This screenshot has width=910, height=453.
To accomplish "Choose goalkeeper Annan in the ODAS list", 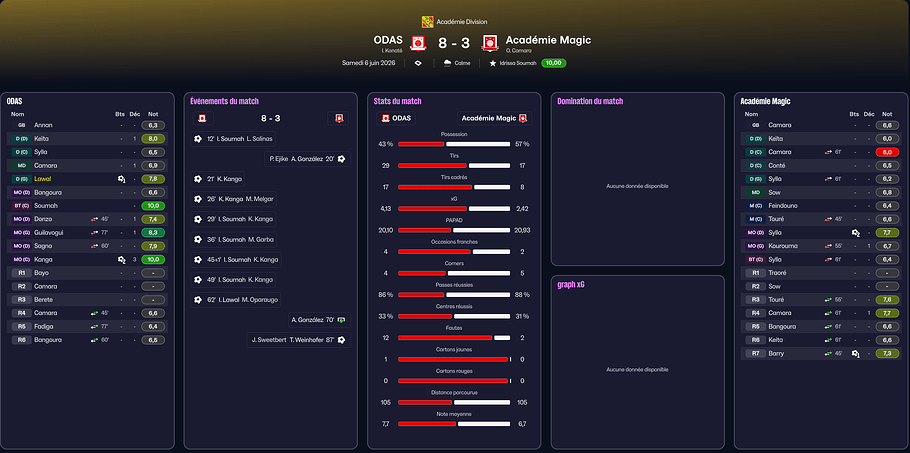I will click(x=43, y=125).
